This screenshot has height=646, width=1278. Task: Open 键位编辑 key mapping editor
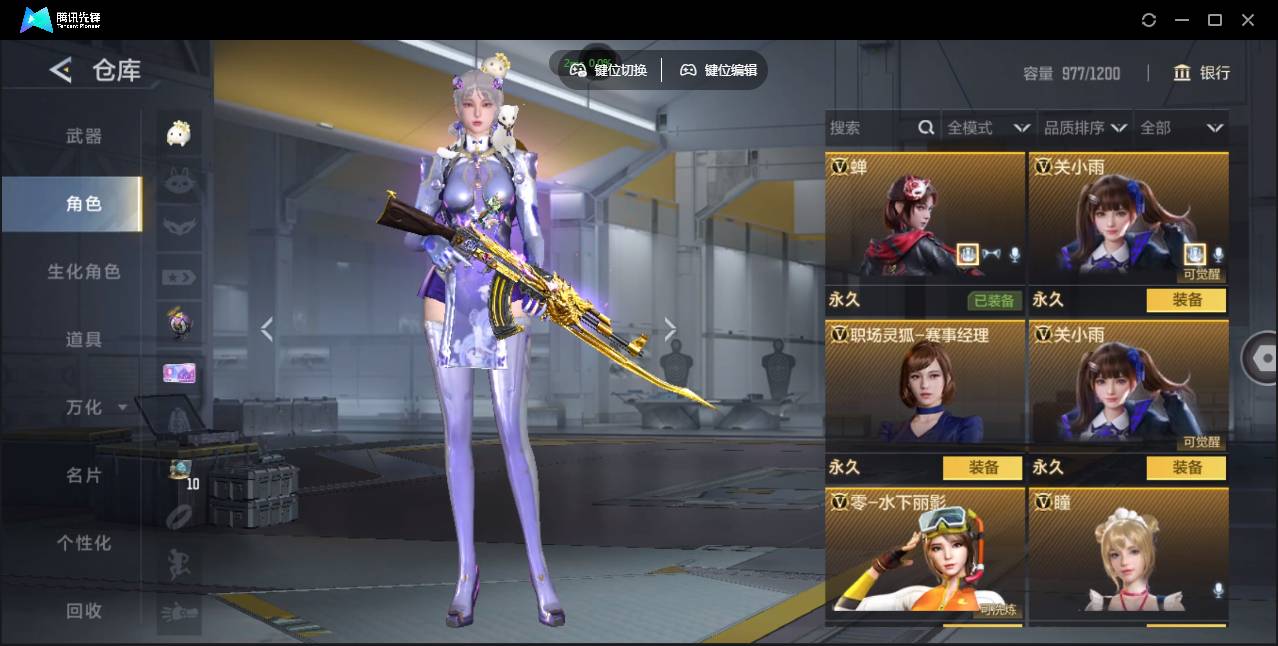718,70
